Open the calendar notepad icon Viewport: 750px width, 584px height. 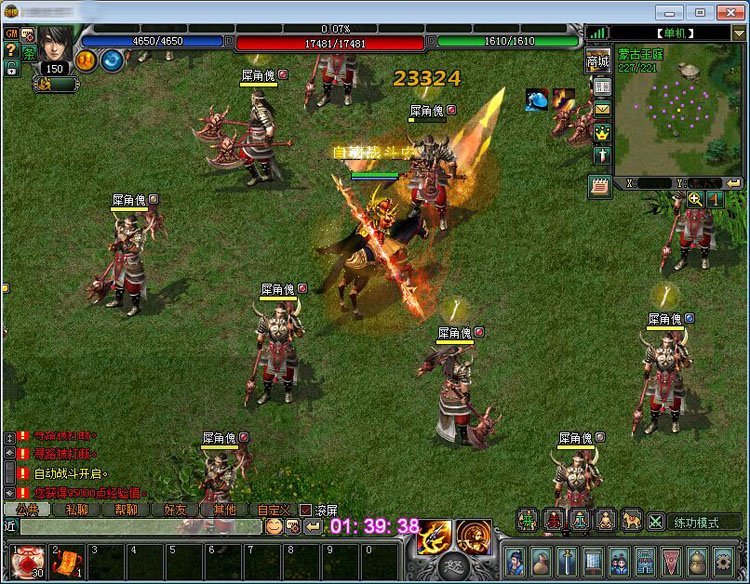(x=600, y=186)
